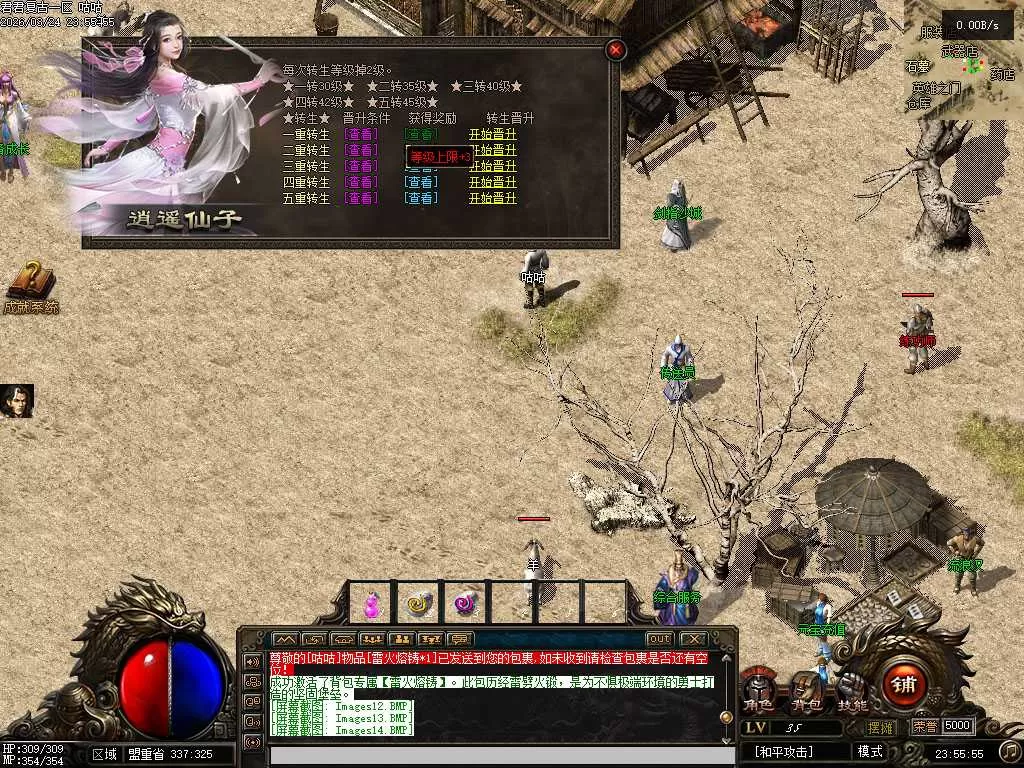1024x768 pixels.
Task: Close the chat panel with X
Action: (x=693, y=639)
